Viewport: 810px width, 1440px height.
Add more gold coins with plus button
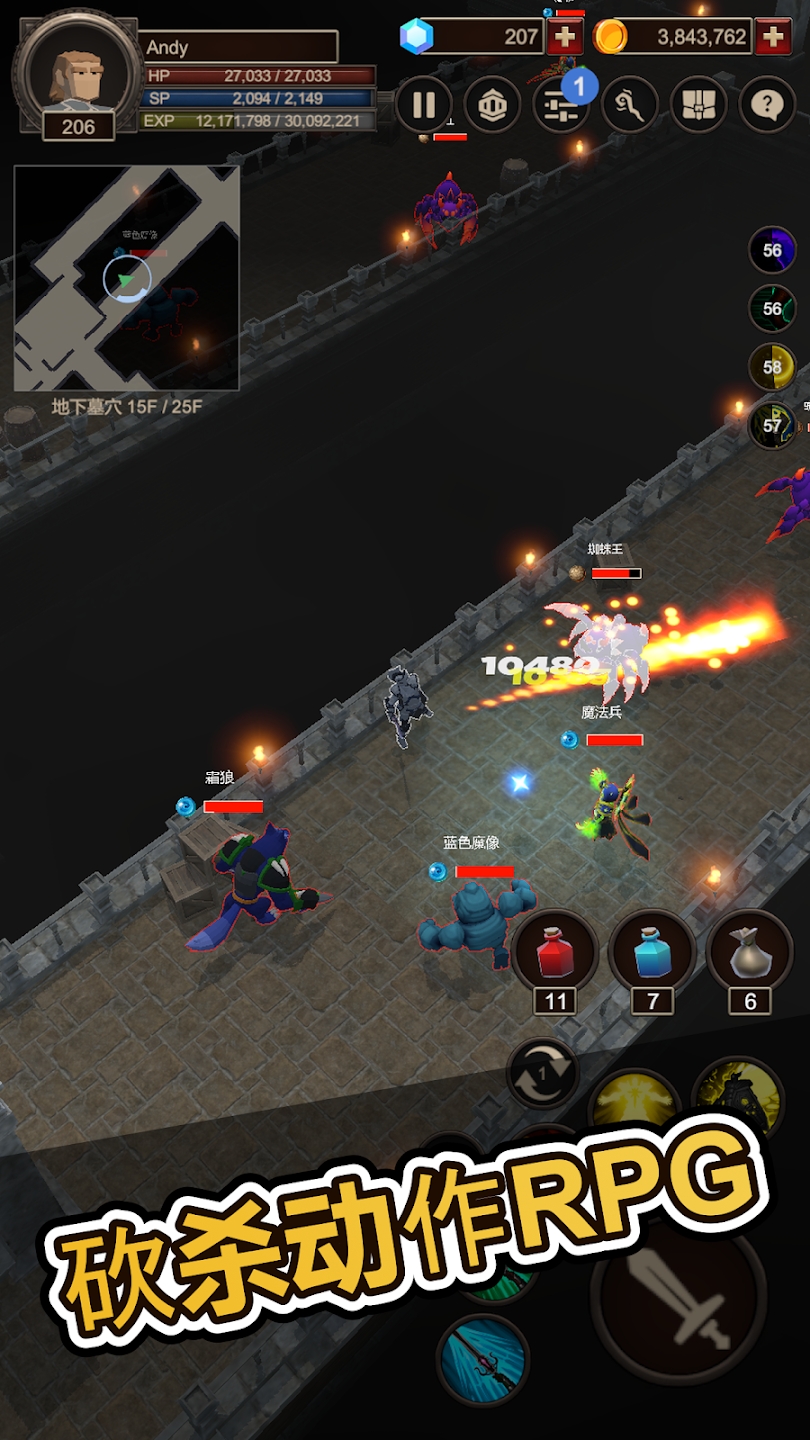coord(773,38)
